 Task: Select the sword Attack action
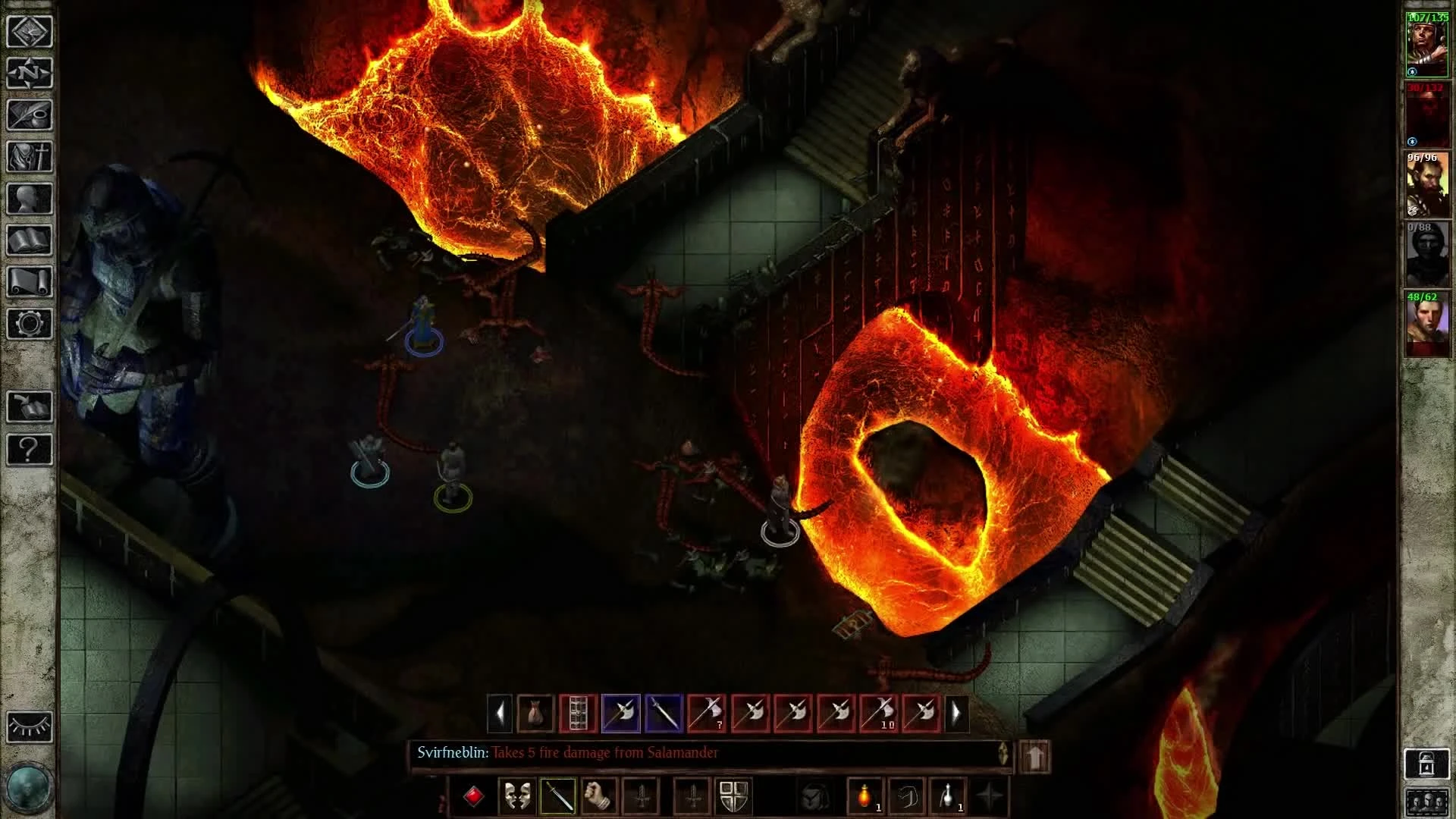[559, 797]
